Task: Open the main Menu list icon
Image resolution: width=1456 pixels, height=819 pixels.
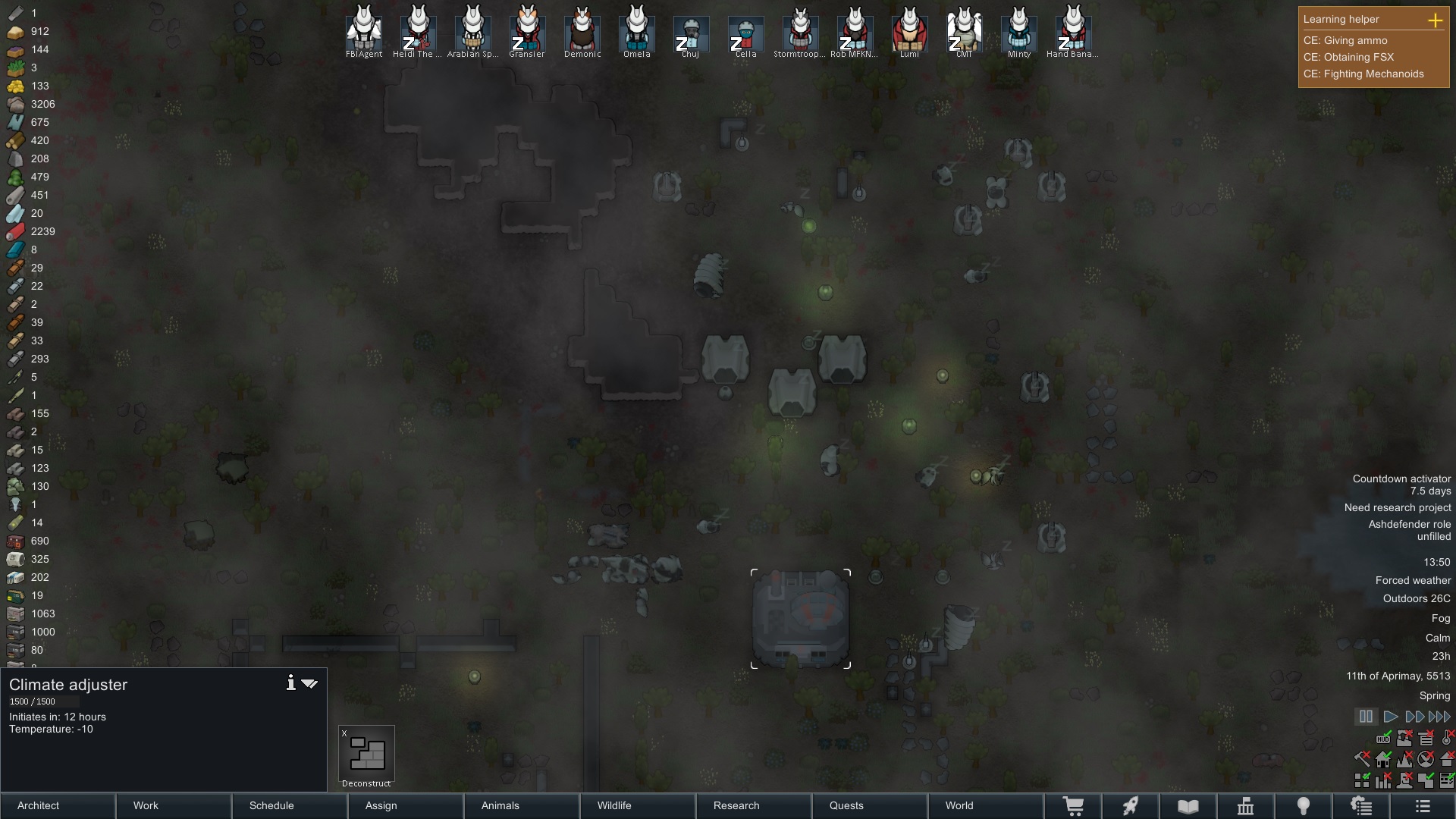Action: pyautogui.click(x=1422, y=806)
